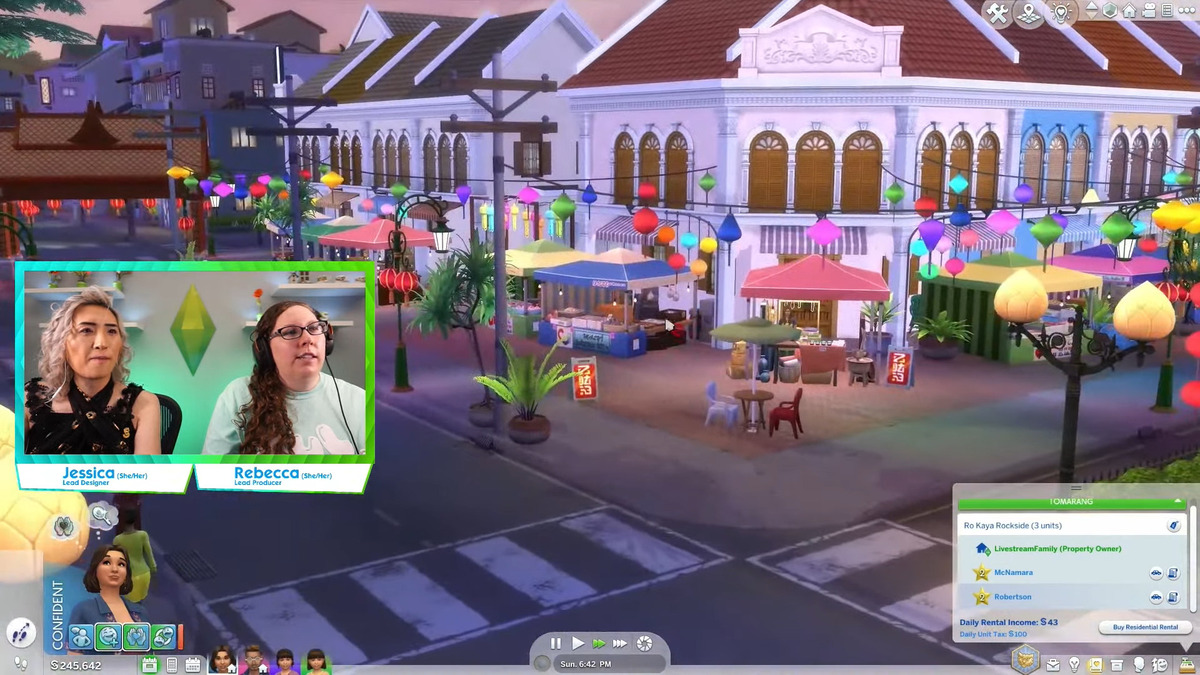Toggle the walls view cube icon
This screenshot has width=1200, height=675.
click(1109, 11)
